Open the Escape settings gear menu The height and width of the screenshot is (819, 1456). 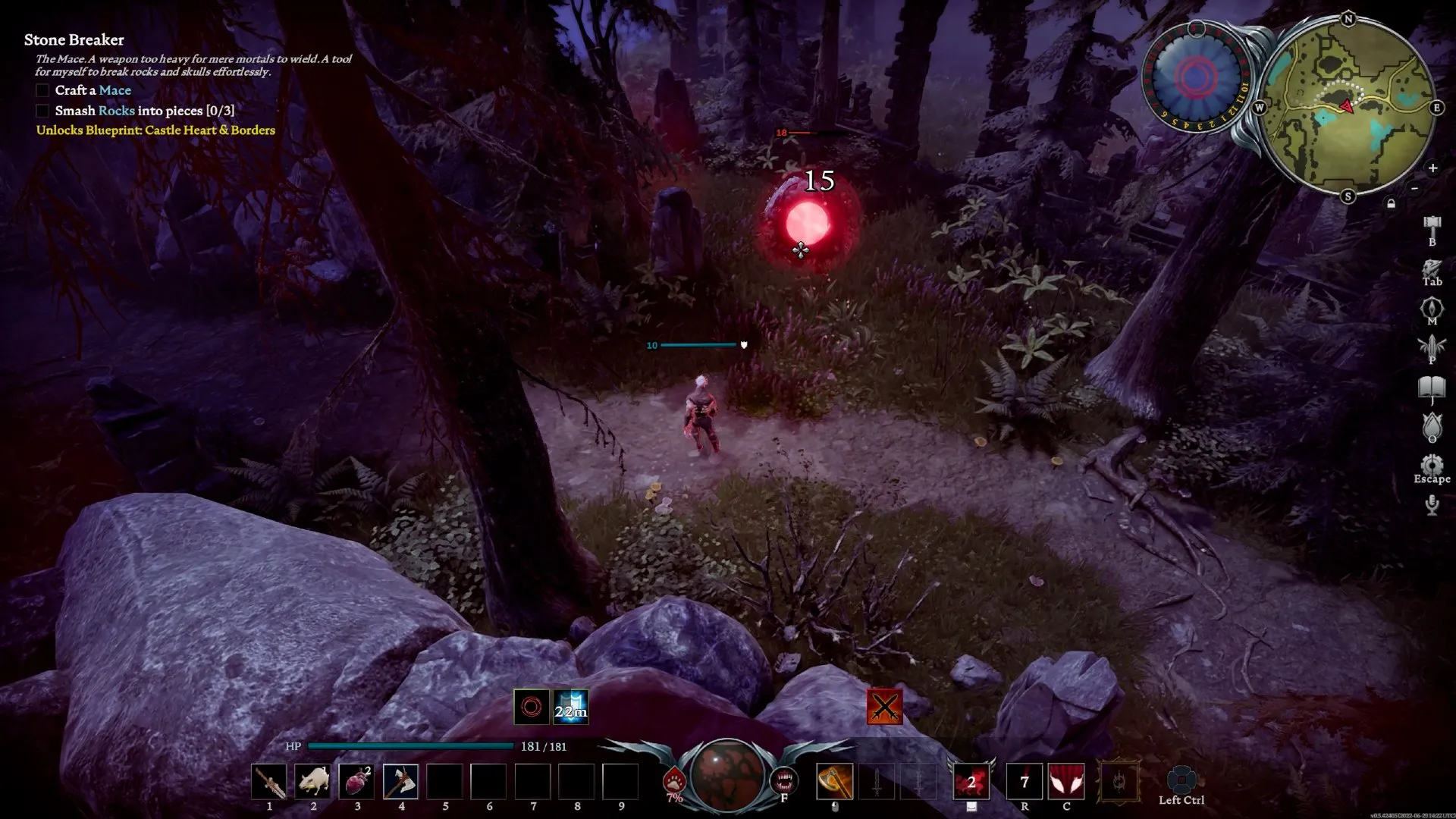pyautogui.click(x=1432, y=465)
